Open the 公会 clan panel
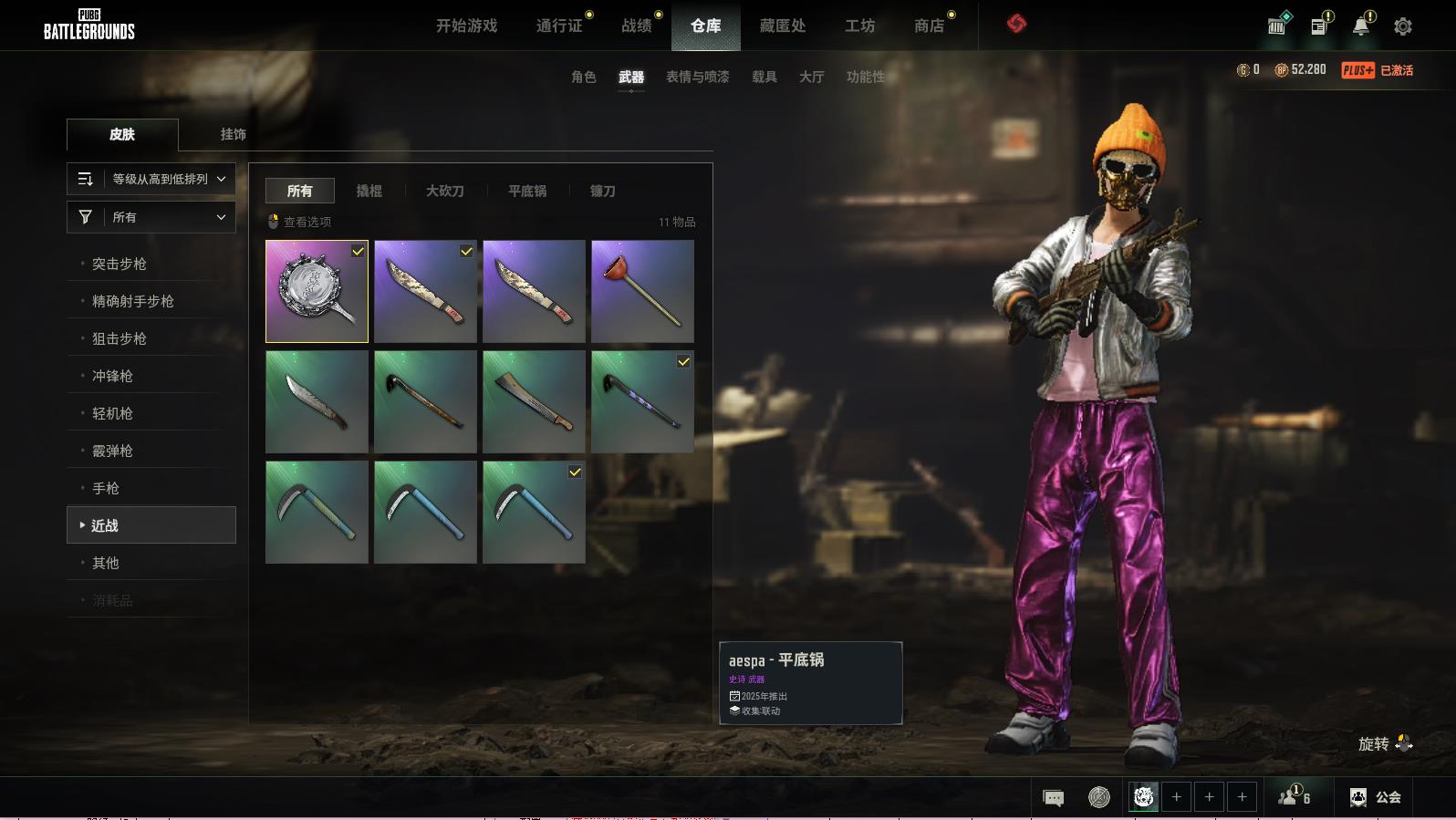 point(1375,797)
